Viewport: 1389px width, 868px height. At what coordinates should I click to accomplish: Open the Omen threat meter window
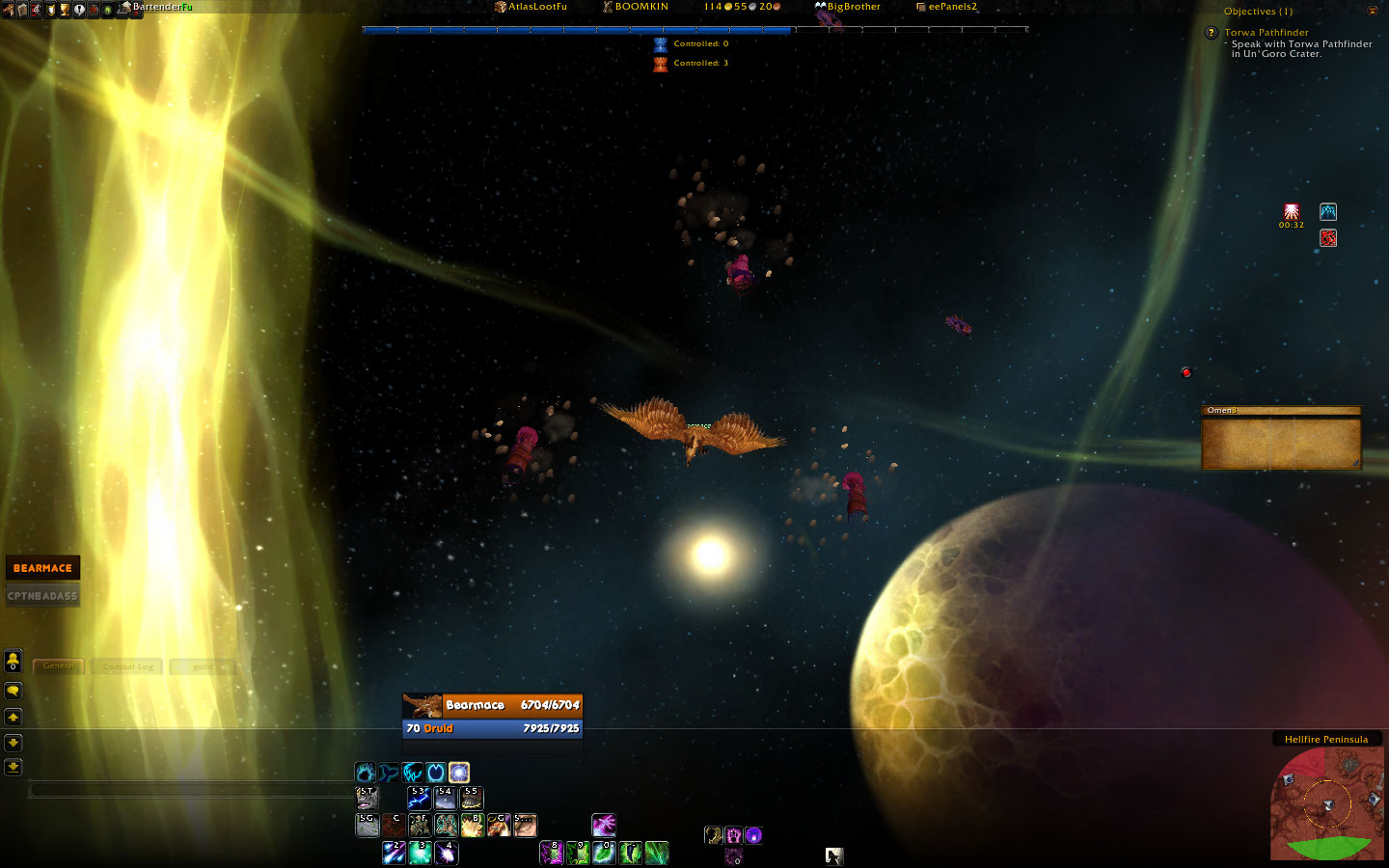(1281, 439)
